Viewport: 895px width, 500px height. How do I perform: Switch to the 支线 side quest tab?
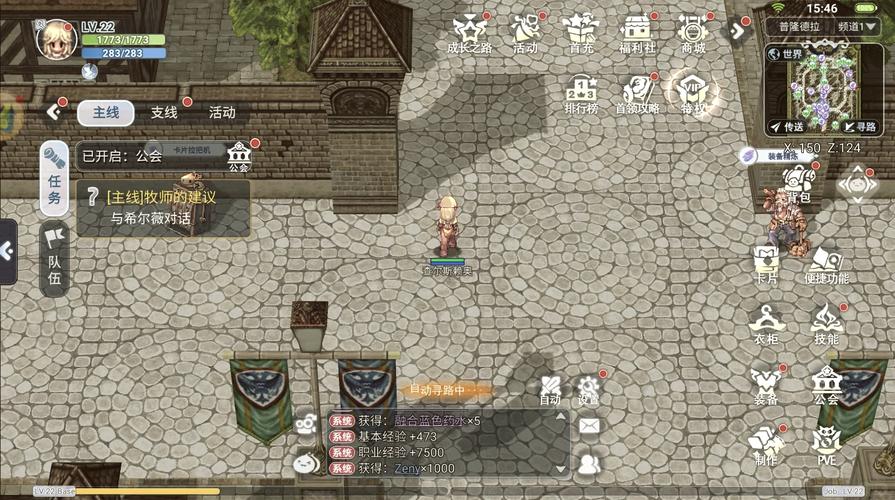(164, 112)
